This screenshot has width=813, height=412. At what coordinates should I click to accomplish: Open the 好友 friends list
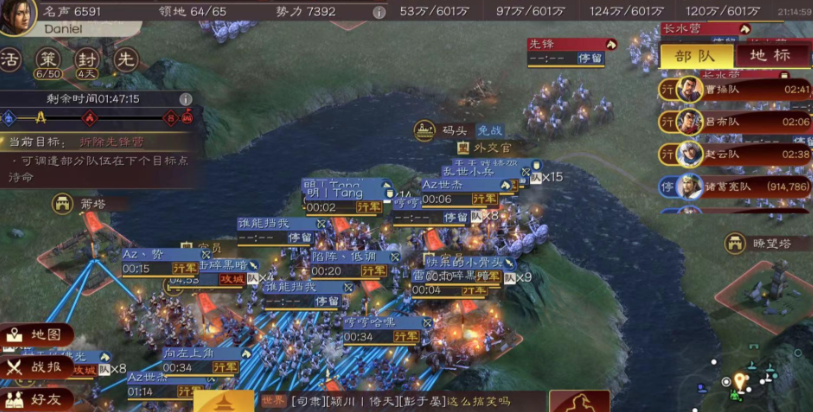pos(40,399)
